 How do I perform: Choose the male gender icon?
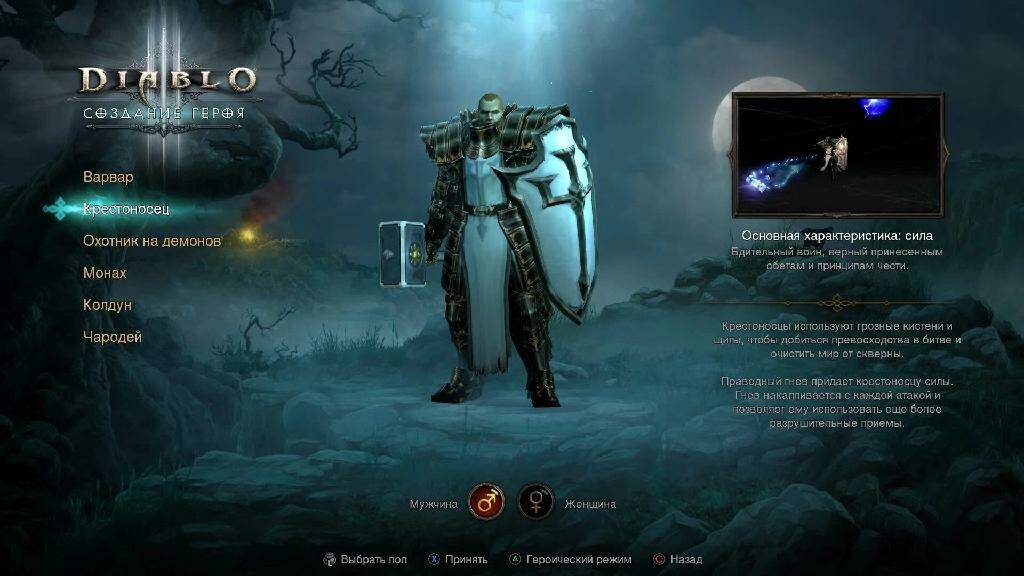486,502
